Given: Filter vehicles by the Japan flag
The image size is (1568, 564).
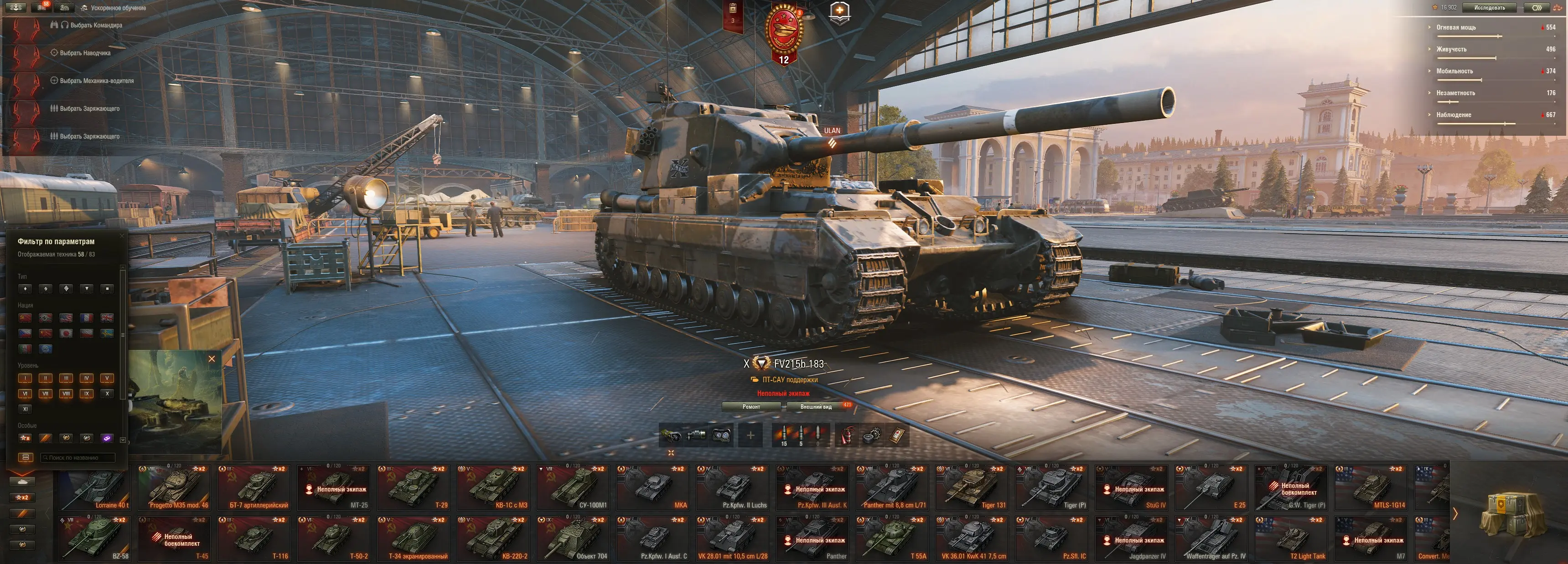Looking at the screenshot, I should (67, 333).
